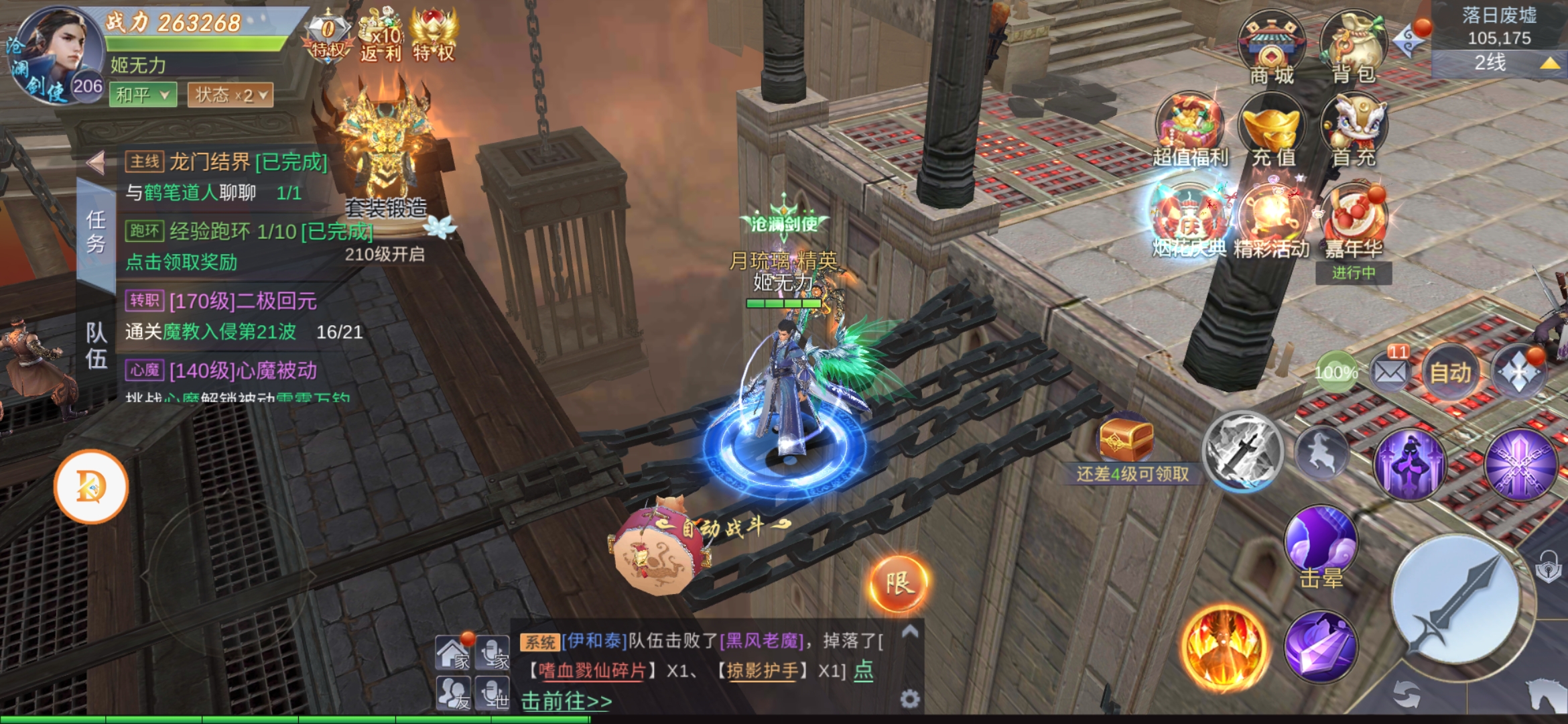This screenshot has width=1568, height=724.
Task: Open the 首充 first-recharge offer
Action: coord(1354,131)
